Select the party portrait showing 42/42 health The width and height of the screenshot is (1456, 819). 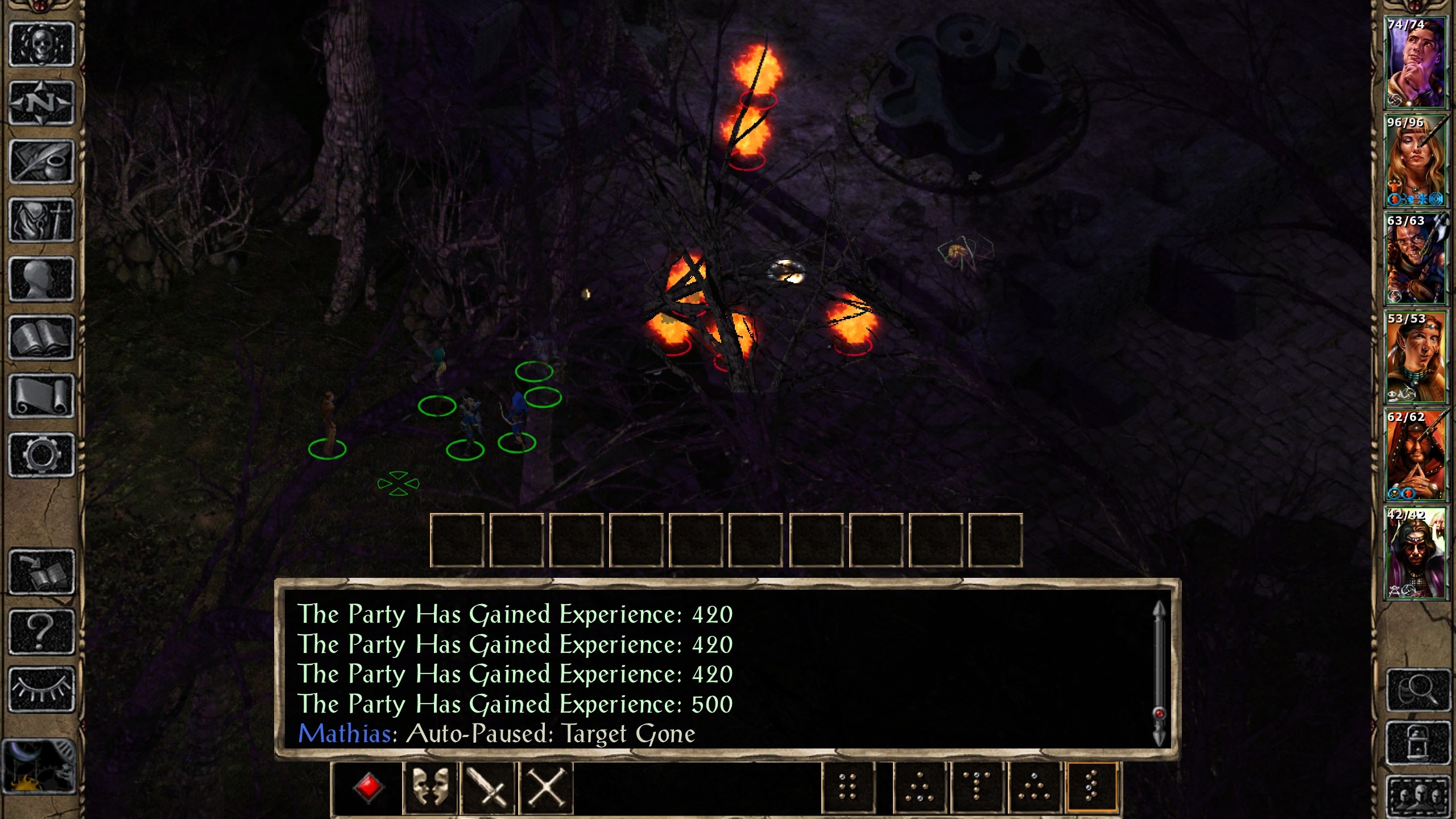point(1415,554)
